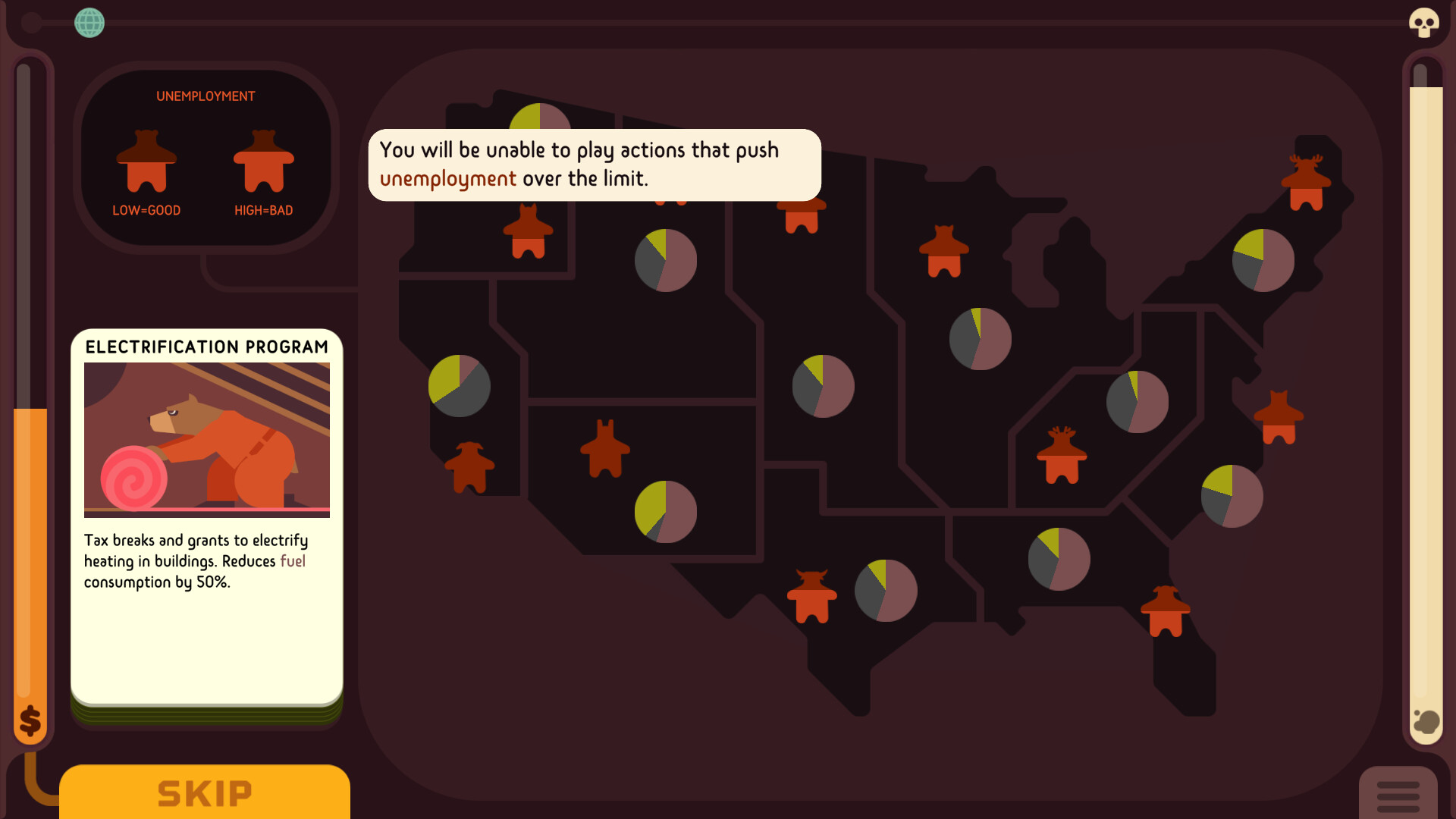Click the unemployment link in the tooltip

[x=447, y=179]
